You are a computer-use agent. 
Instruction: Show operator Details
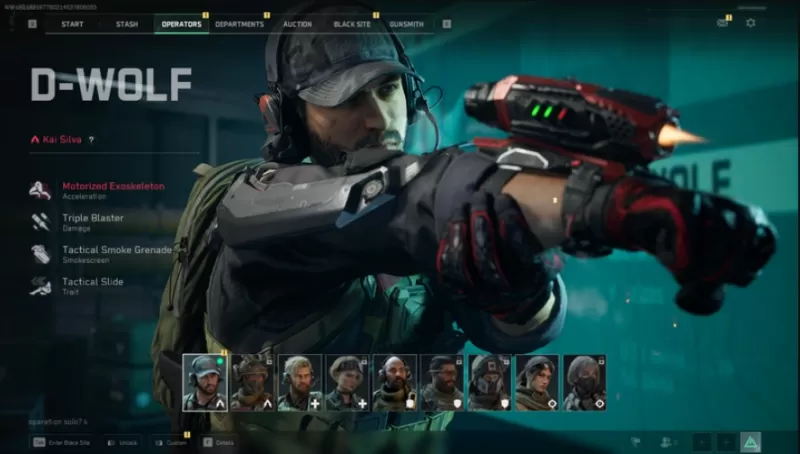click(x=219, y=441)
